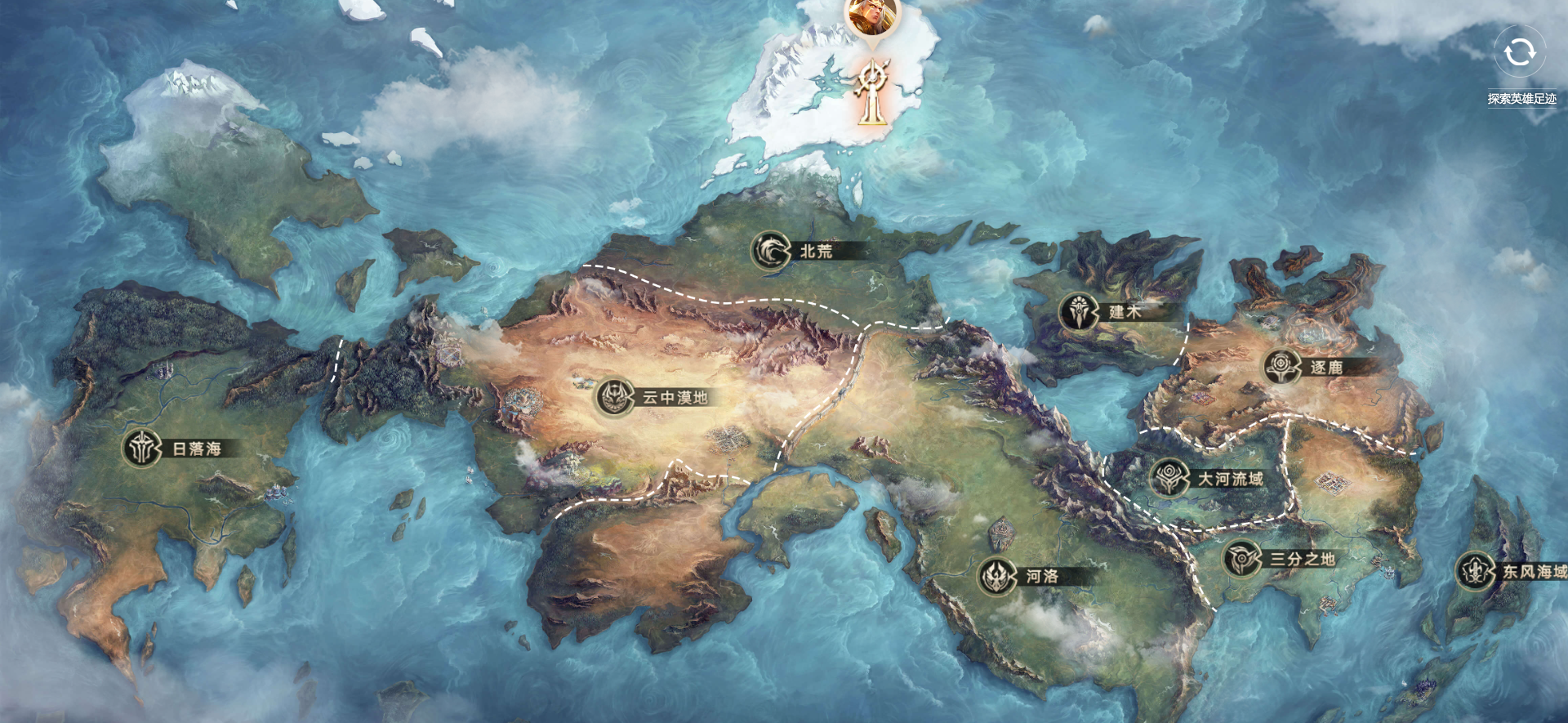The width and height of the screenshot is (1568, 723).
Task: Choose the 东风海域 region marker
Action: (1476, 571)
